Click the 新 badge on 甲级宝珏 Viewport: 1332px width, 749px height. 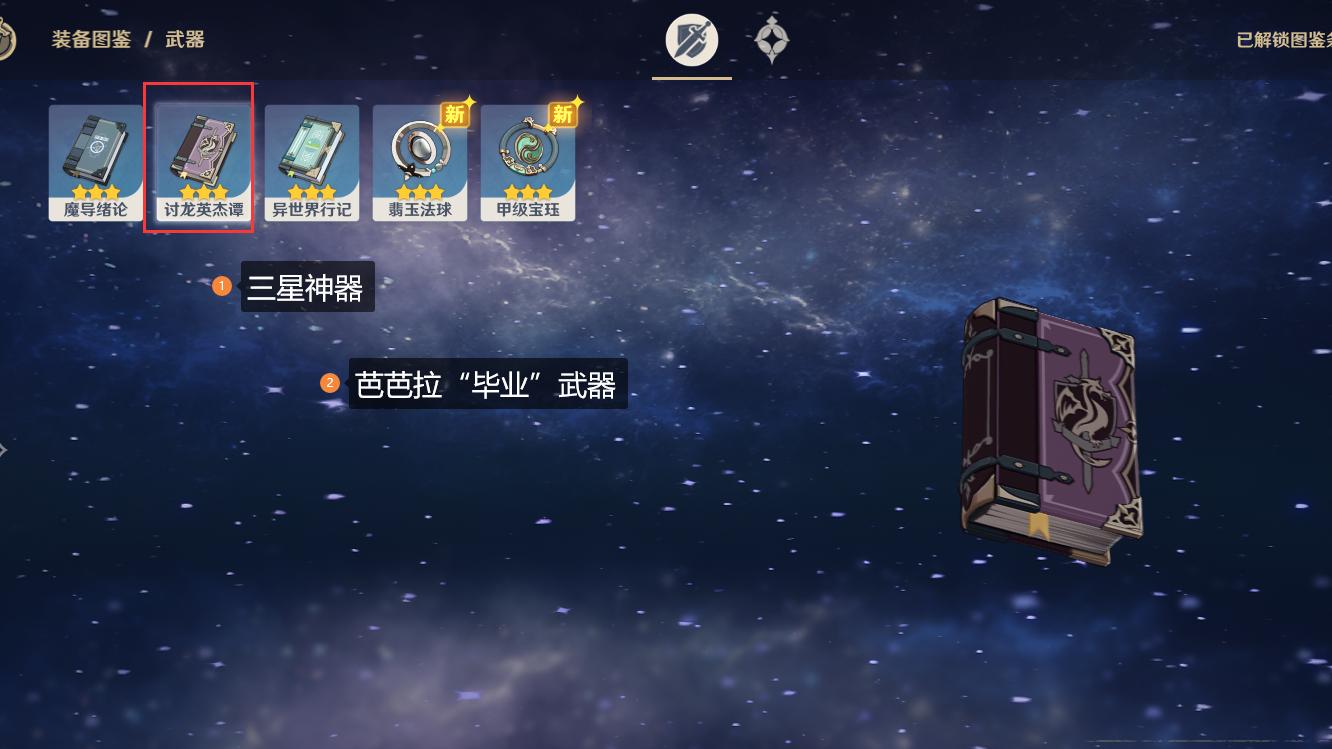click(563, 115)
